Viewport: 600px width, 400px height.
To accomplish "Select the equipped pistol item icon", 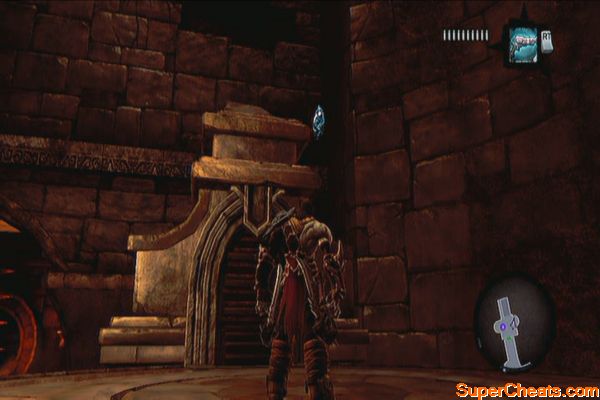I will click(x=523, y=43).
